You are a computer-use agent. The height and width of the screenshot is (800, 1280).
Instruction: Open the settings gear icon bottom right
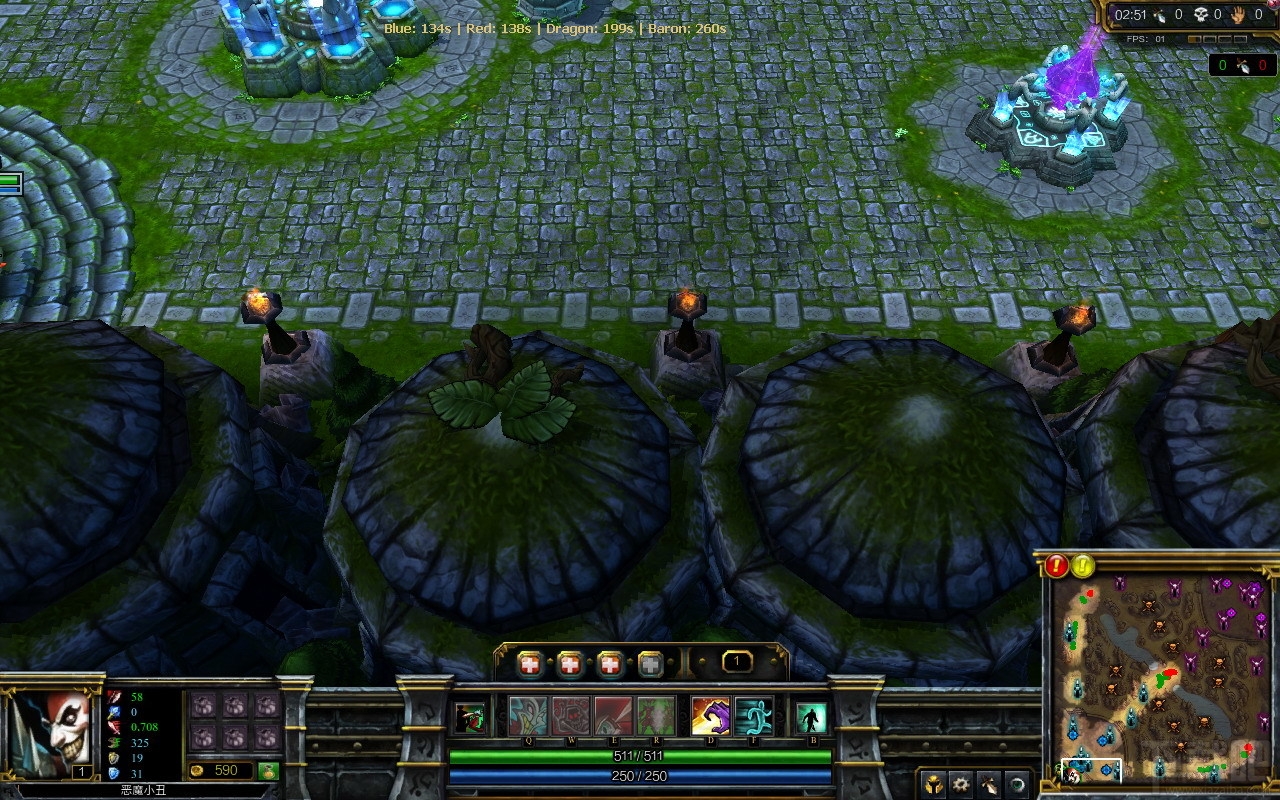tap(961, 784)
